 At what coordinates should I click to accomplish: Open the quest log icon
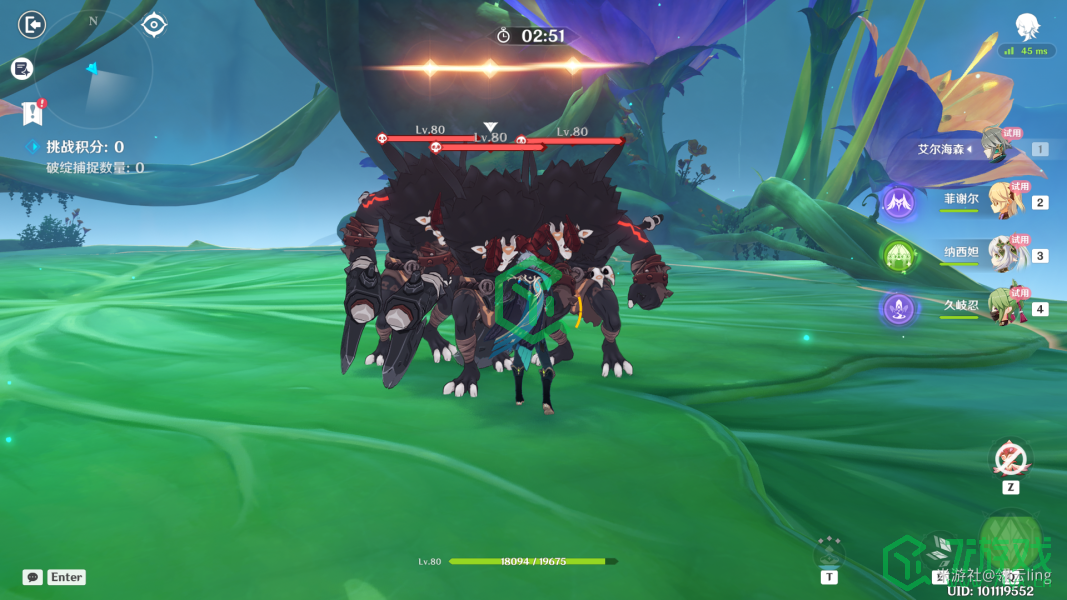(x=22, y=69)
